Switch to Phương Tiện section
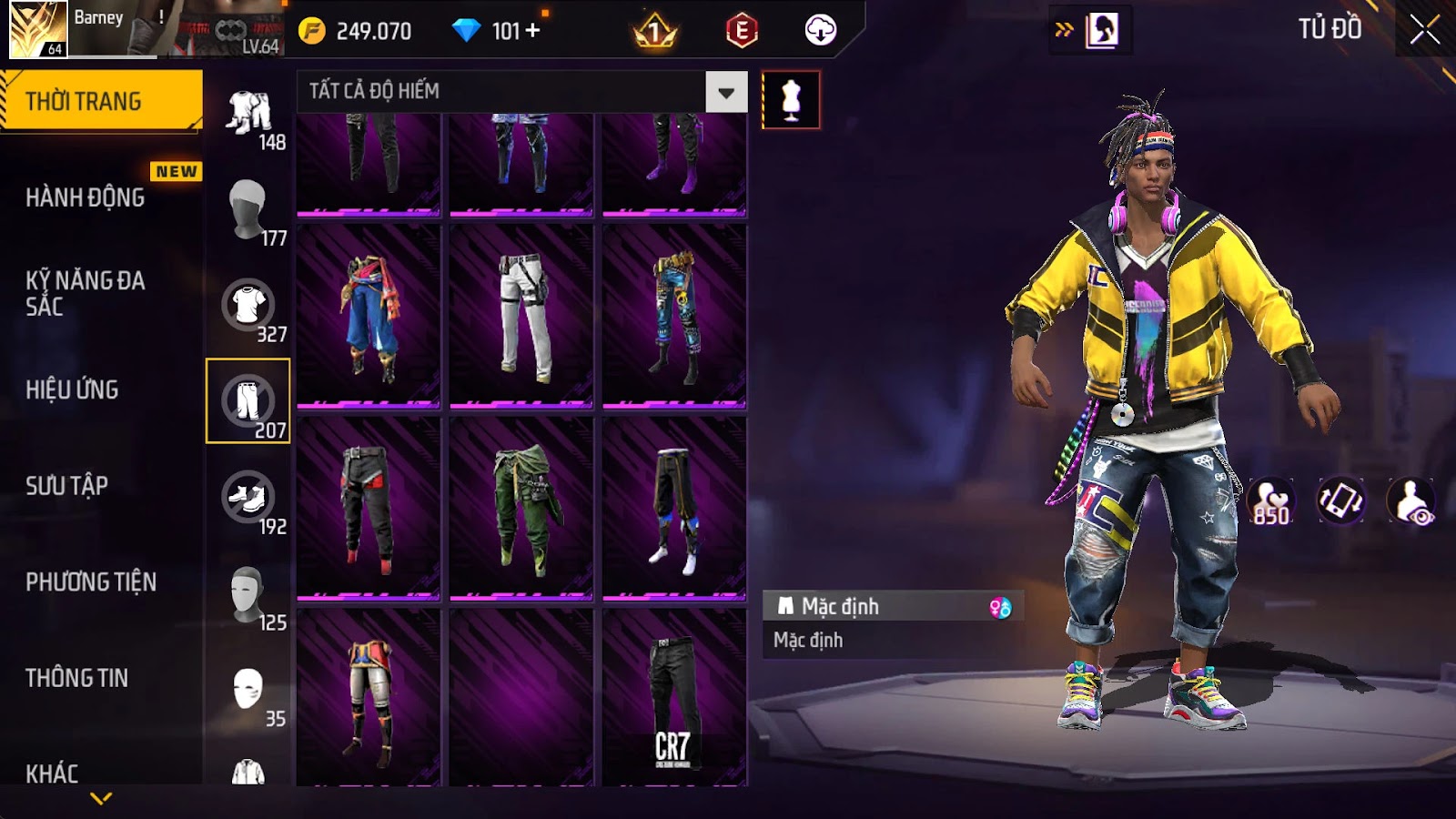Screen dimensions: 1456x819 (x=91, y=581)
